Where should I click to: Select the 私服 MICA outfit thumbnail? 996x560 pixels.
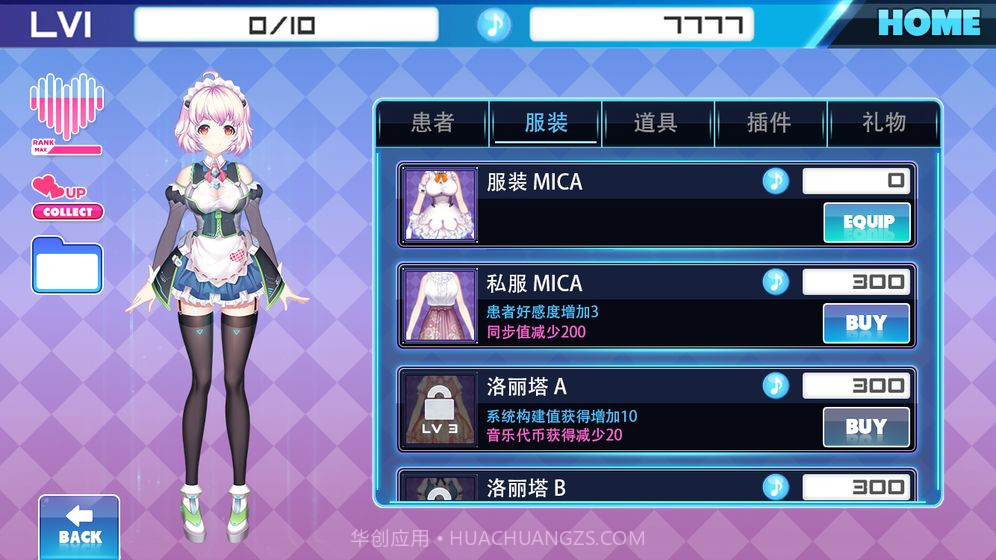pos(439,306)
